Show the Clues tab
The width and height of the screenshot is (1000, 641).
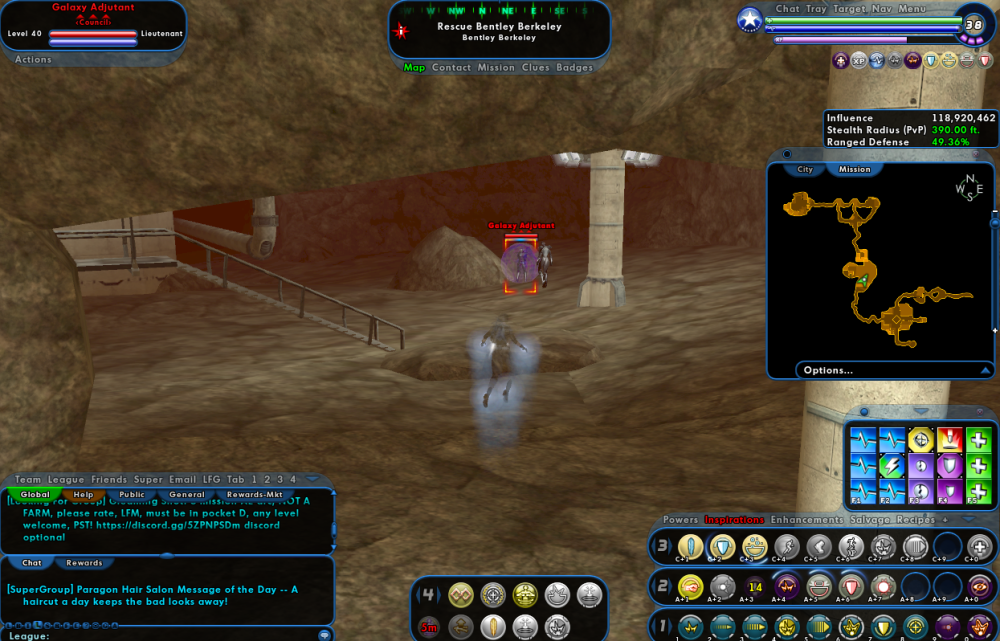(535, 68)
